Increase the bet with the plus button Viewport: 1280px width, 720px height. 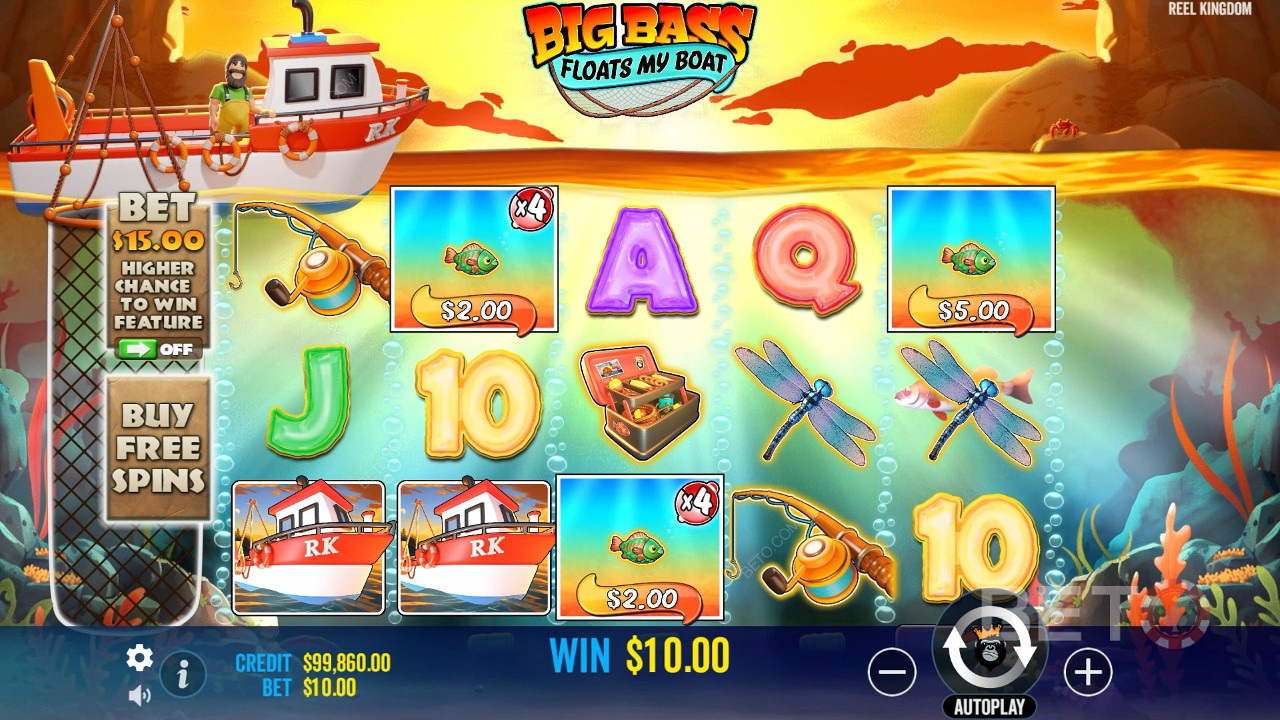pyautogui.click(x=1087, y=673)
